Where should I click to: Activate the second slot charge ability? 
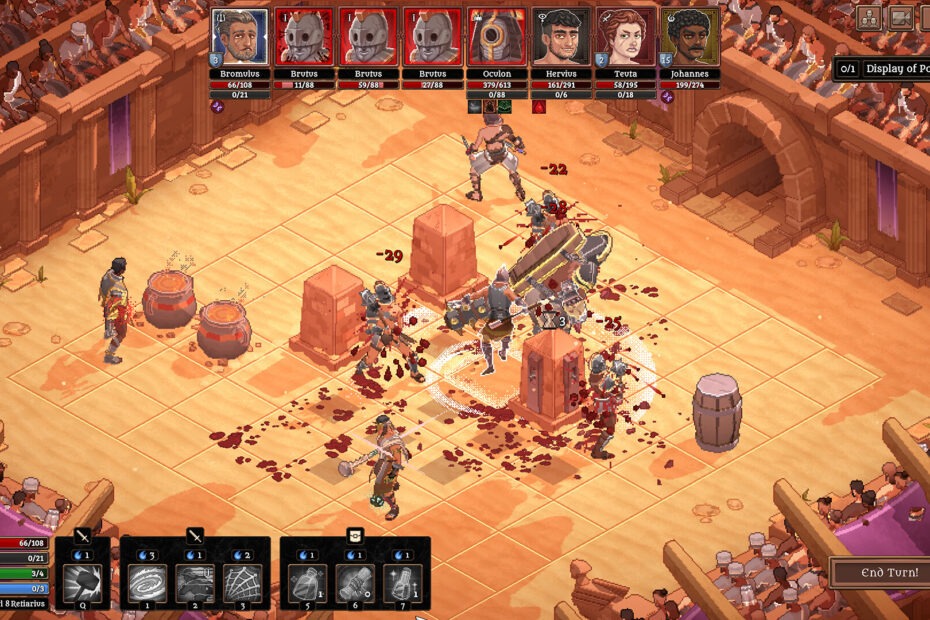(x=193, y=583)
